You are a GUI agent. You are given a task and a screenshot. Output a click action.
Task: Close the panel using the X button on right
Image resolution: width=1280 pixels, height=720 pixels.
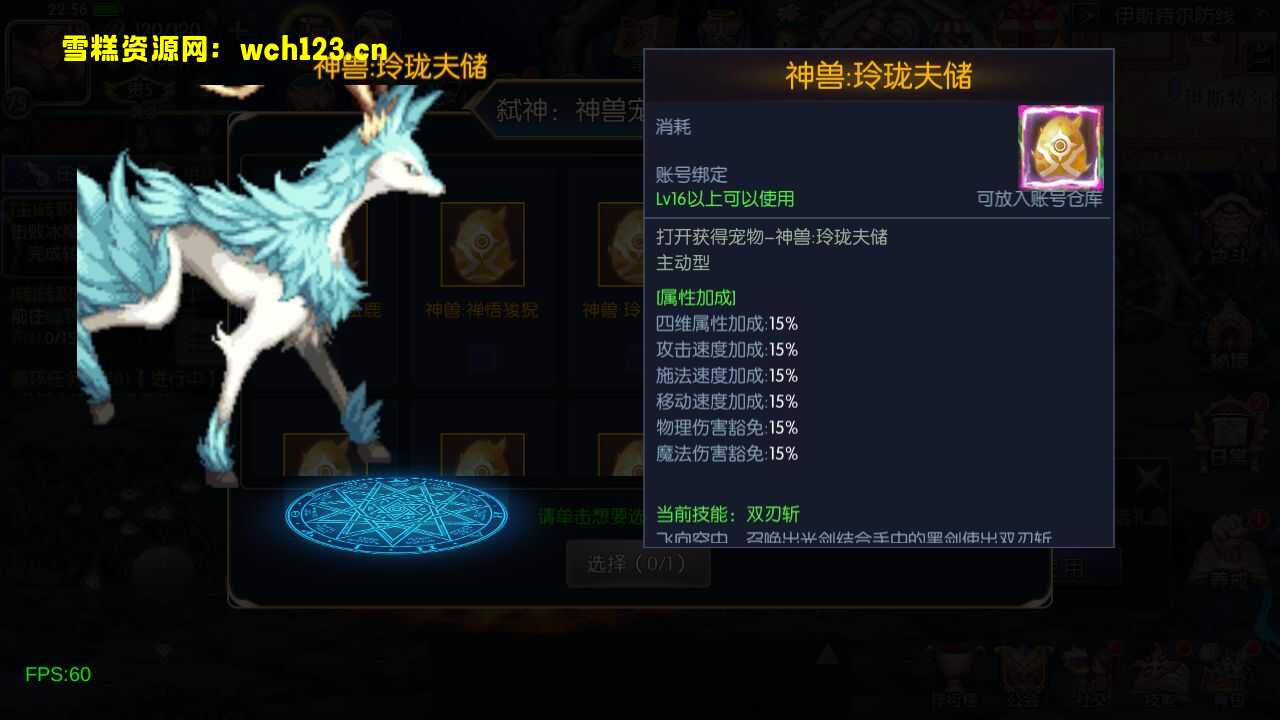1150,478
